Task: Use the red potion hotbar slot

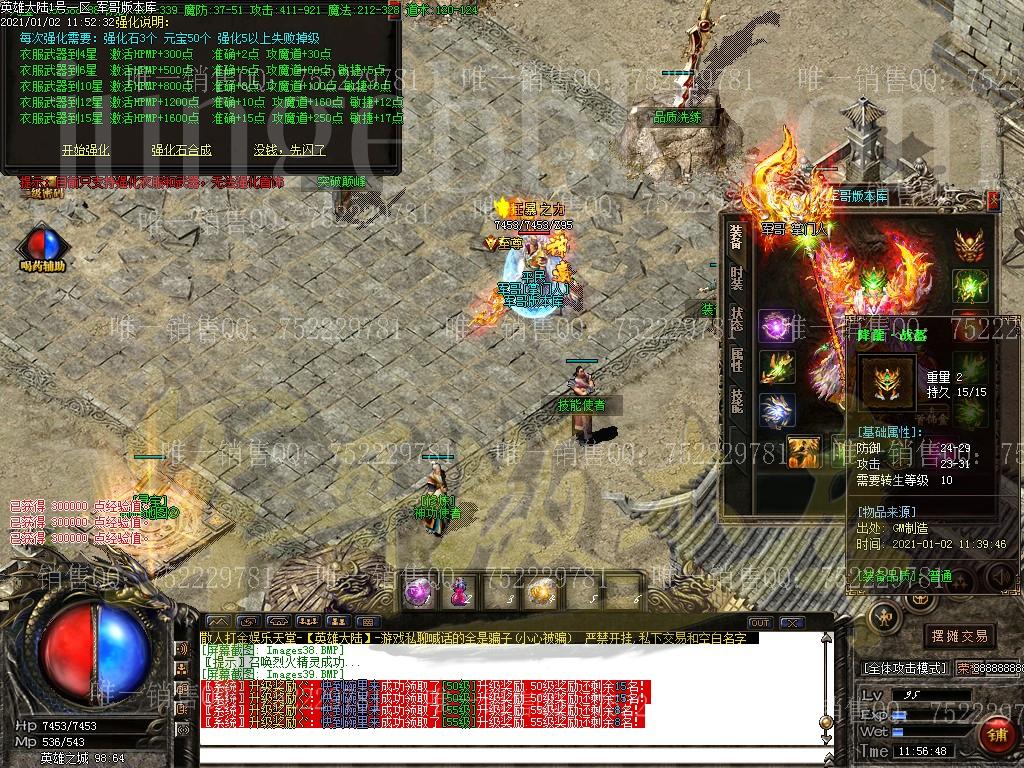Action: click(x=459, y=592)
